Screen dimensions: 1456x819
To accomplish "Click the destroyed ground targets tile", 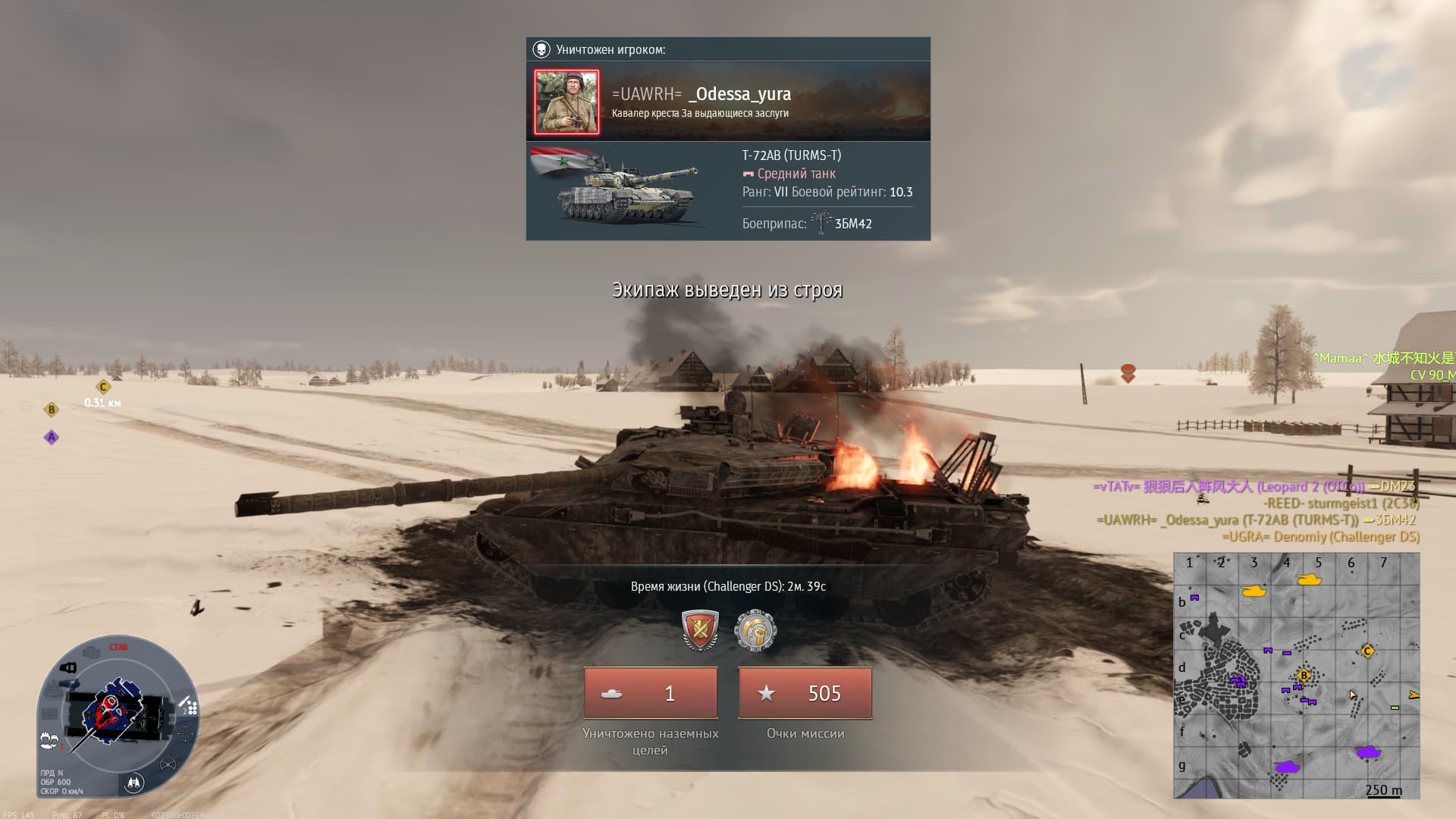I will click(x=651, y=693).
